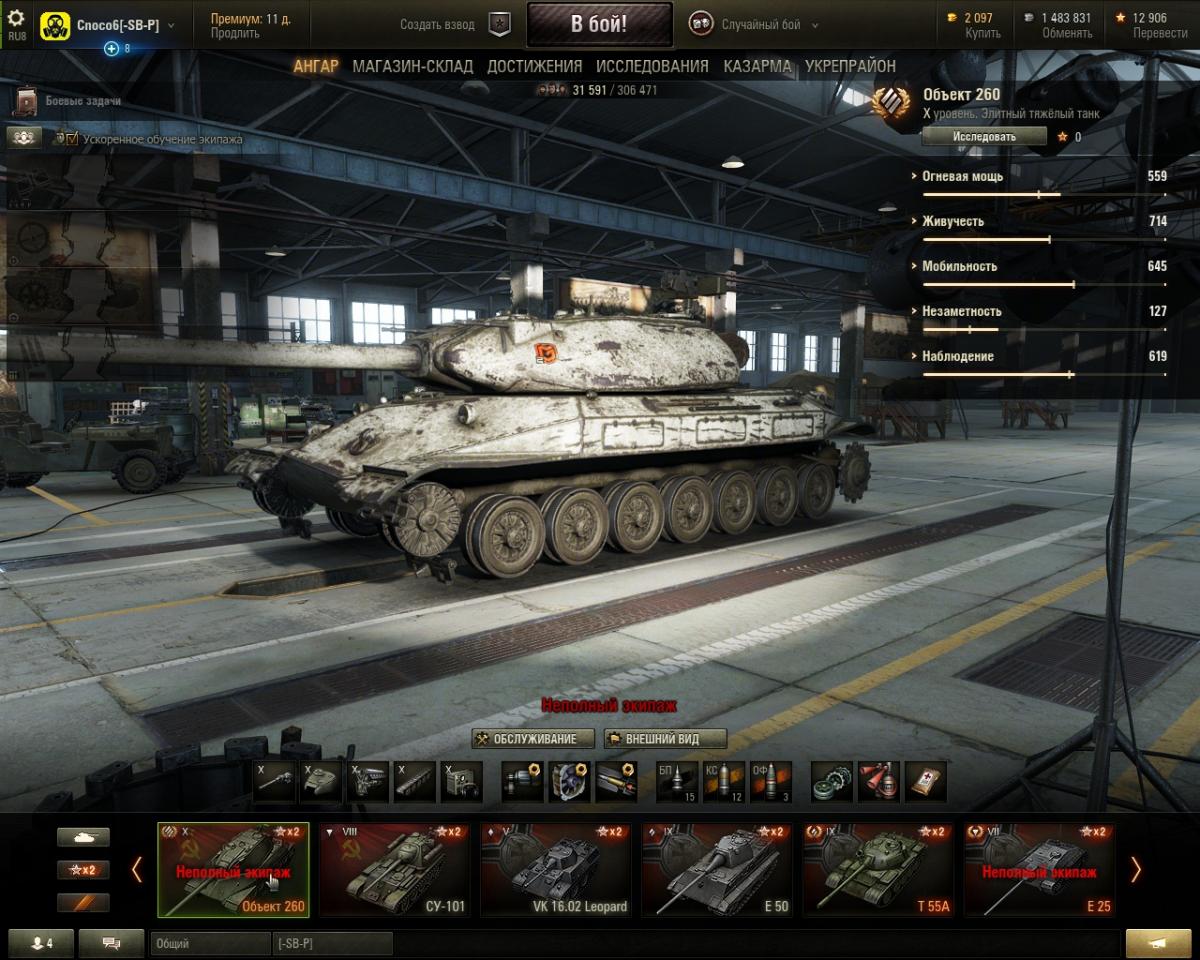The image size is (1200, 960).
Task: Open the ДОСТИЖЕНИЯ tab
Action: click(x=534, y=66)
